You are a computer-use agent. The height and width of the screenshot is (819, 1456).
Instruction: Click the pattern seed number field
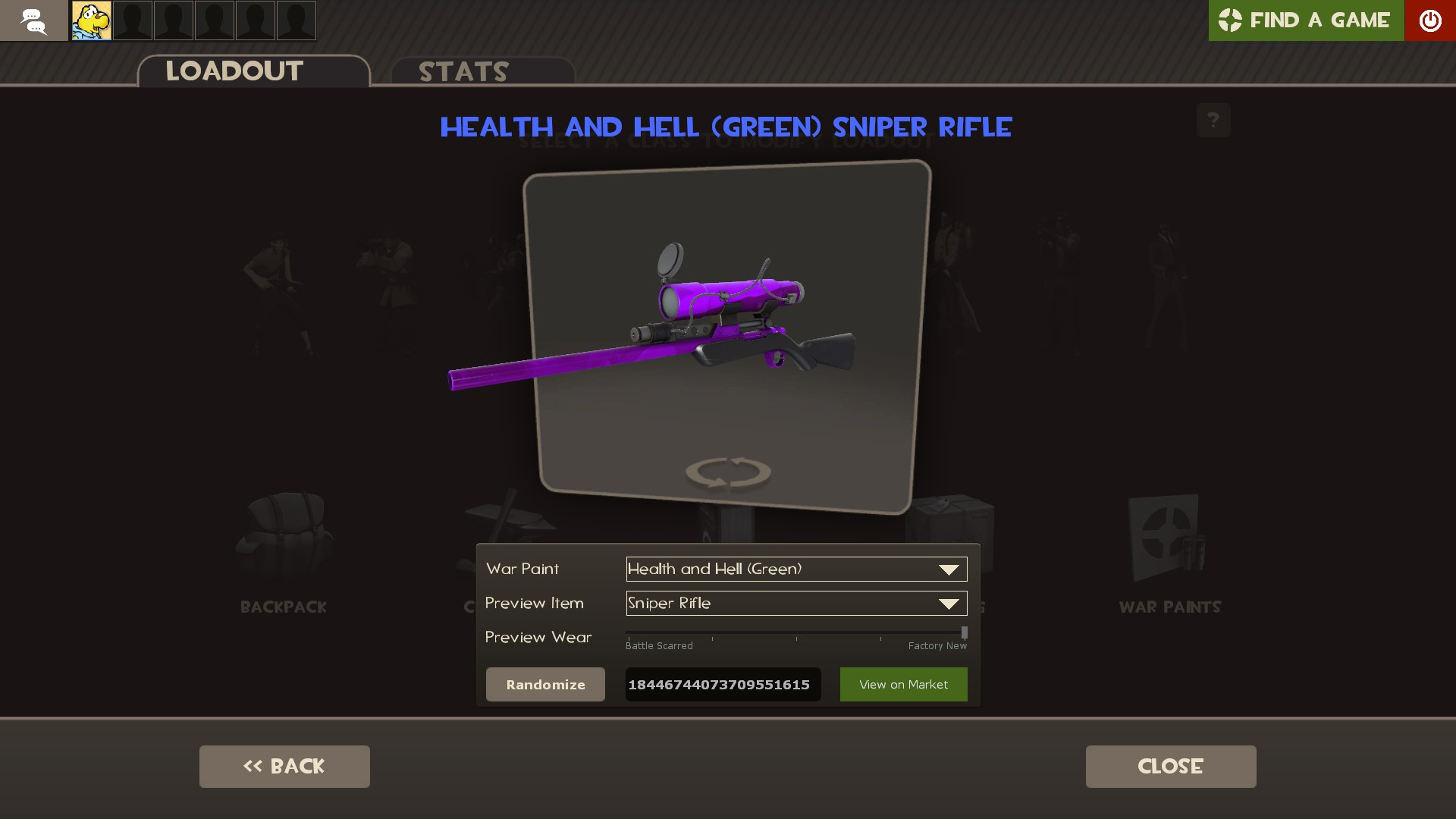click(x=722, y=684)
